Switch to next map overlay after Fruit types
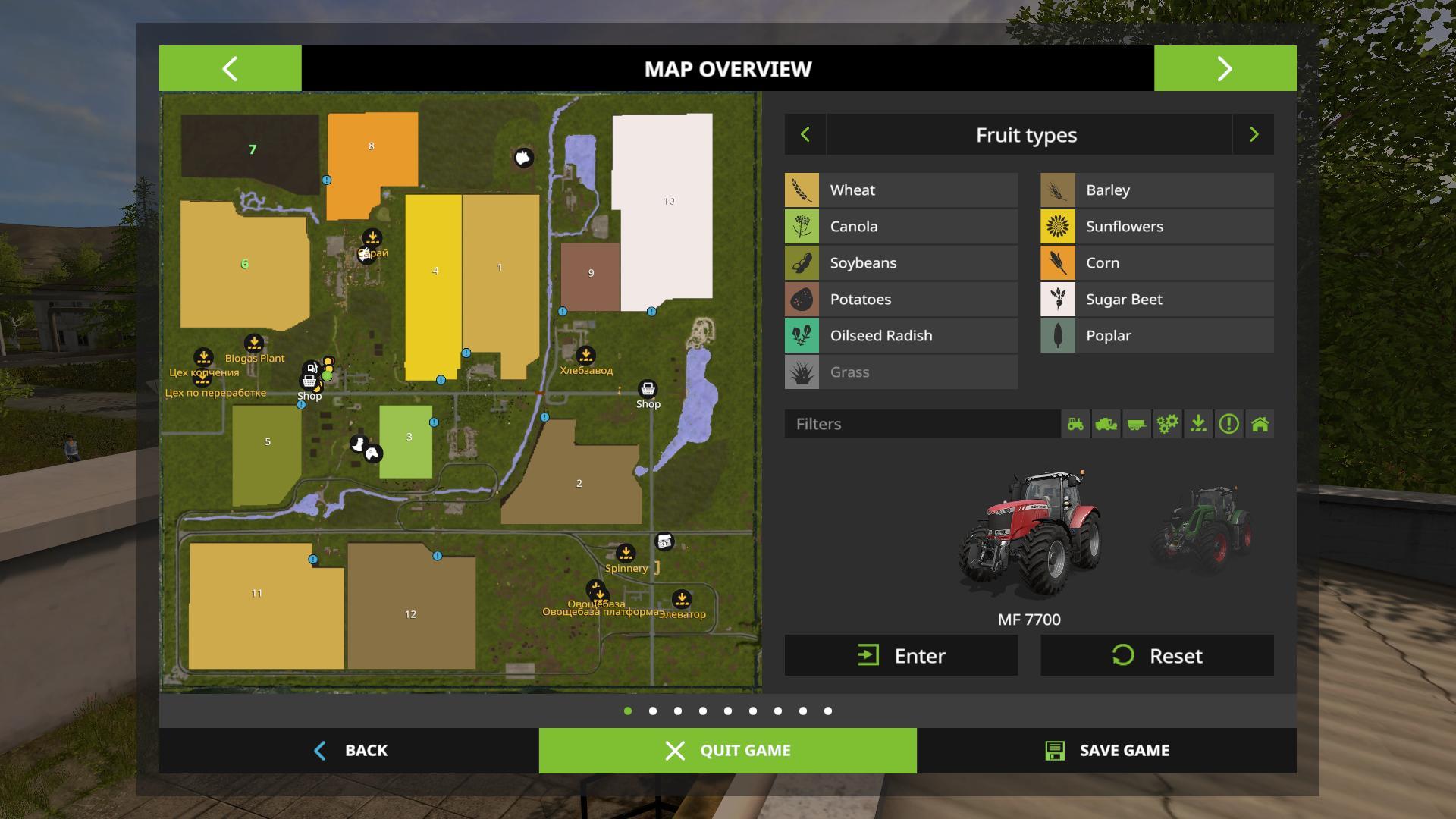The height and width of the screenshot is (819, 1456). (1254, 135)
